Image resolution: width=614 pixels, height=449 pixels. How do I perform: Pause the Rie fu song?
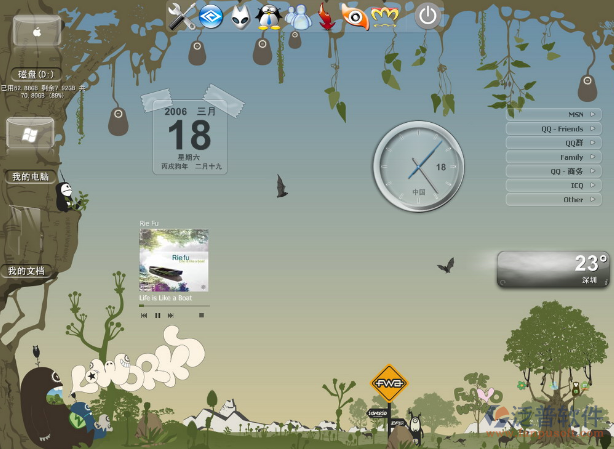coord(157,315)
